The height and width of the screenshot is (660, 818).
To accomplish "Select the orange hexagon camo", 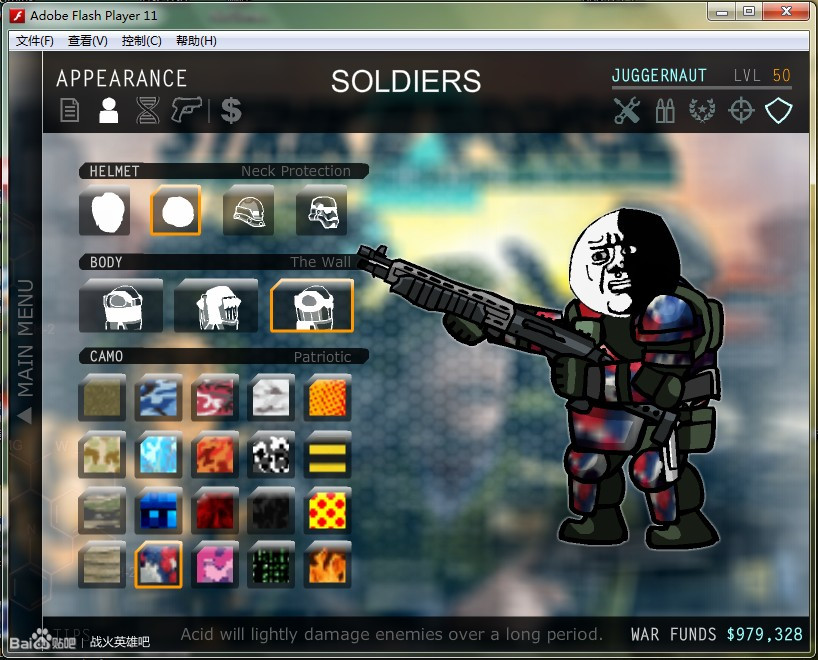I will (327, 397).
